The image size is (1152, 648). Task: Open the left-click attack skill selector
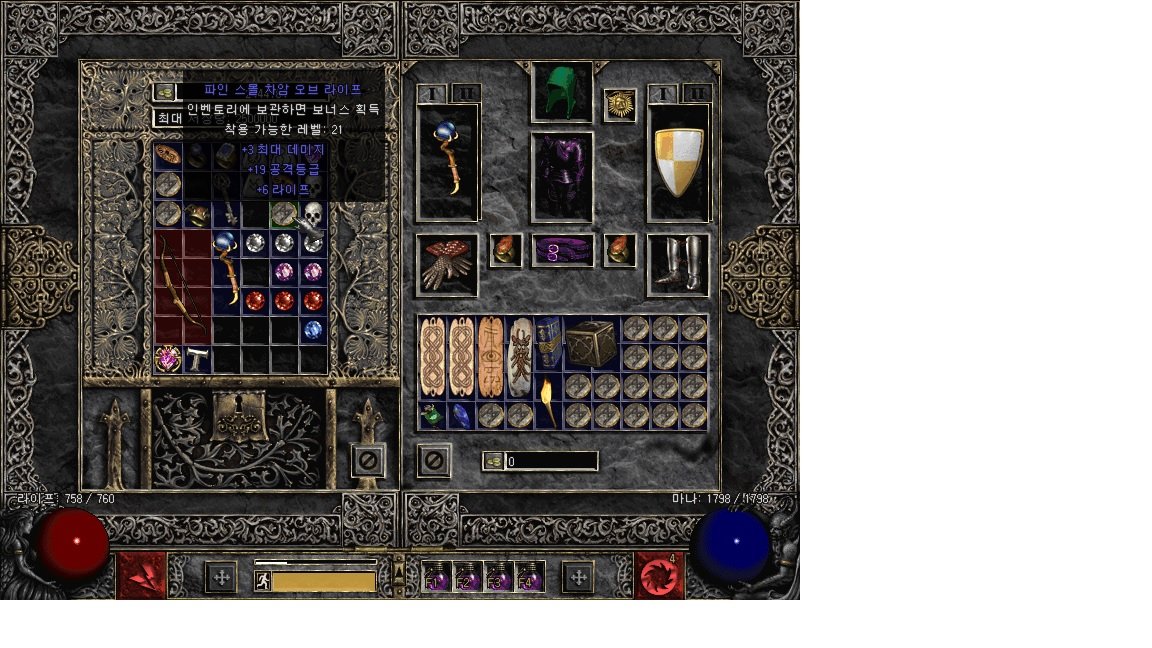(141, 576)
